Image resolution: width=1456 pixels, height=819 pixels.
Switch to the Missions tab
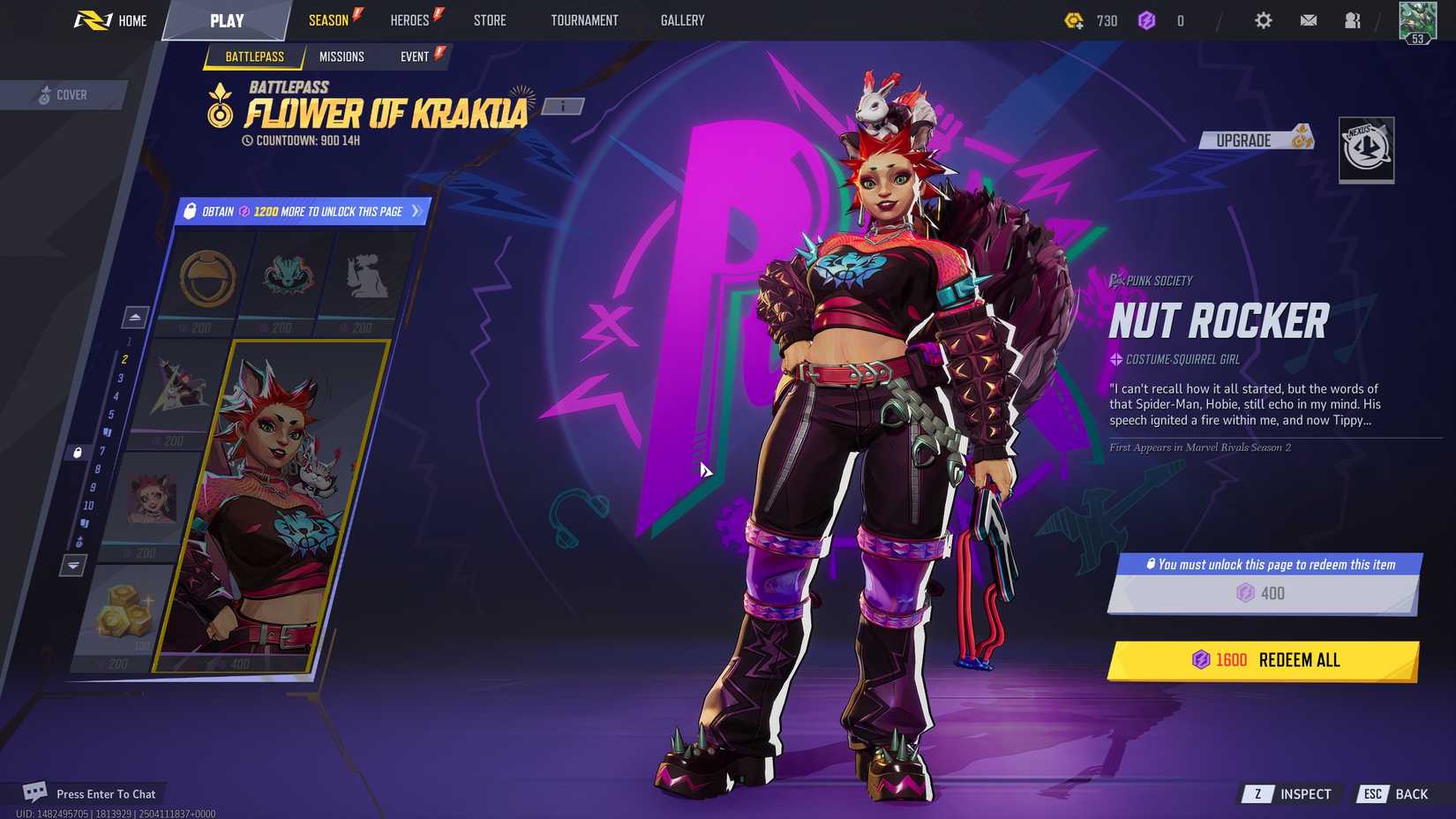(x=342, y=56)
